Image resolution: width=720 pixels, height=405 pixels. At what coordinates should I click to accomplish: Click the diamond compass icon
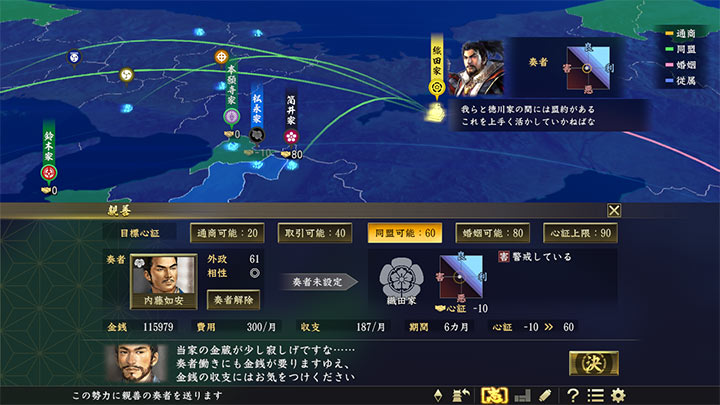pos(436,395)
